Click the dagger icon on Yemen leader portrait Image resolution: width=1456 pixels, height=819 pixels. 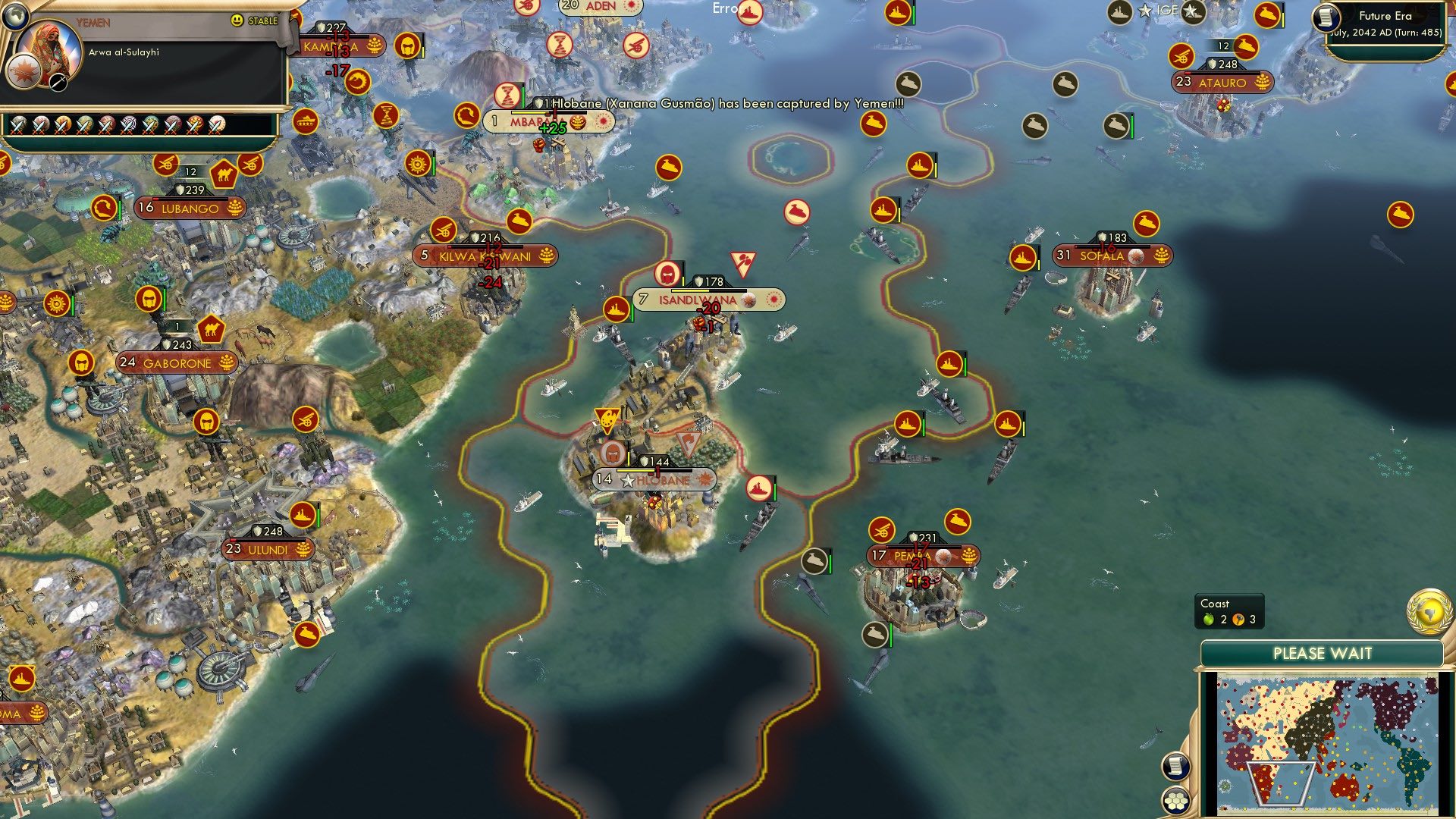click(x=58, y=83)
